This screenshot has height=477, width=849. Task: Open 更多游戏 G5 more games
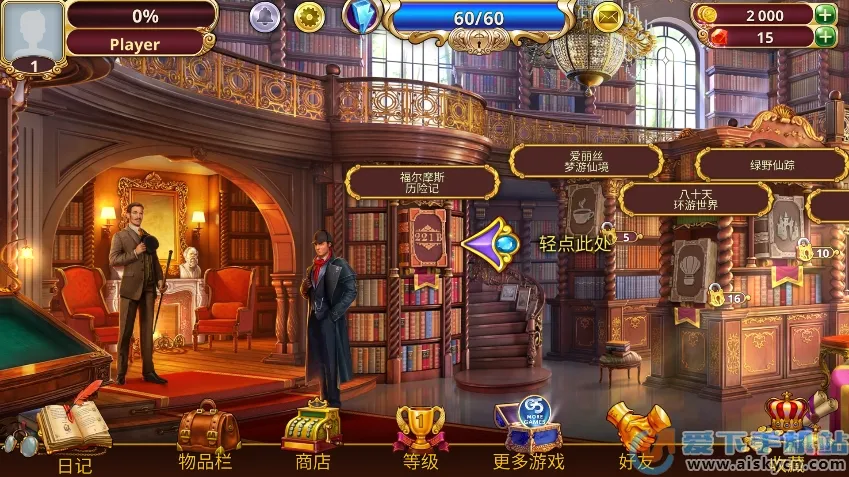529,427
